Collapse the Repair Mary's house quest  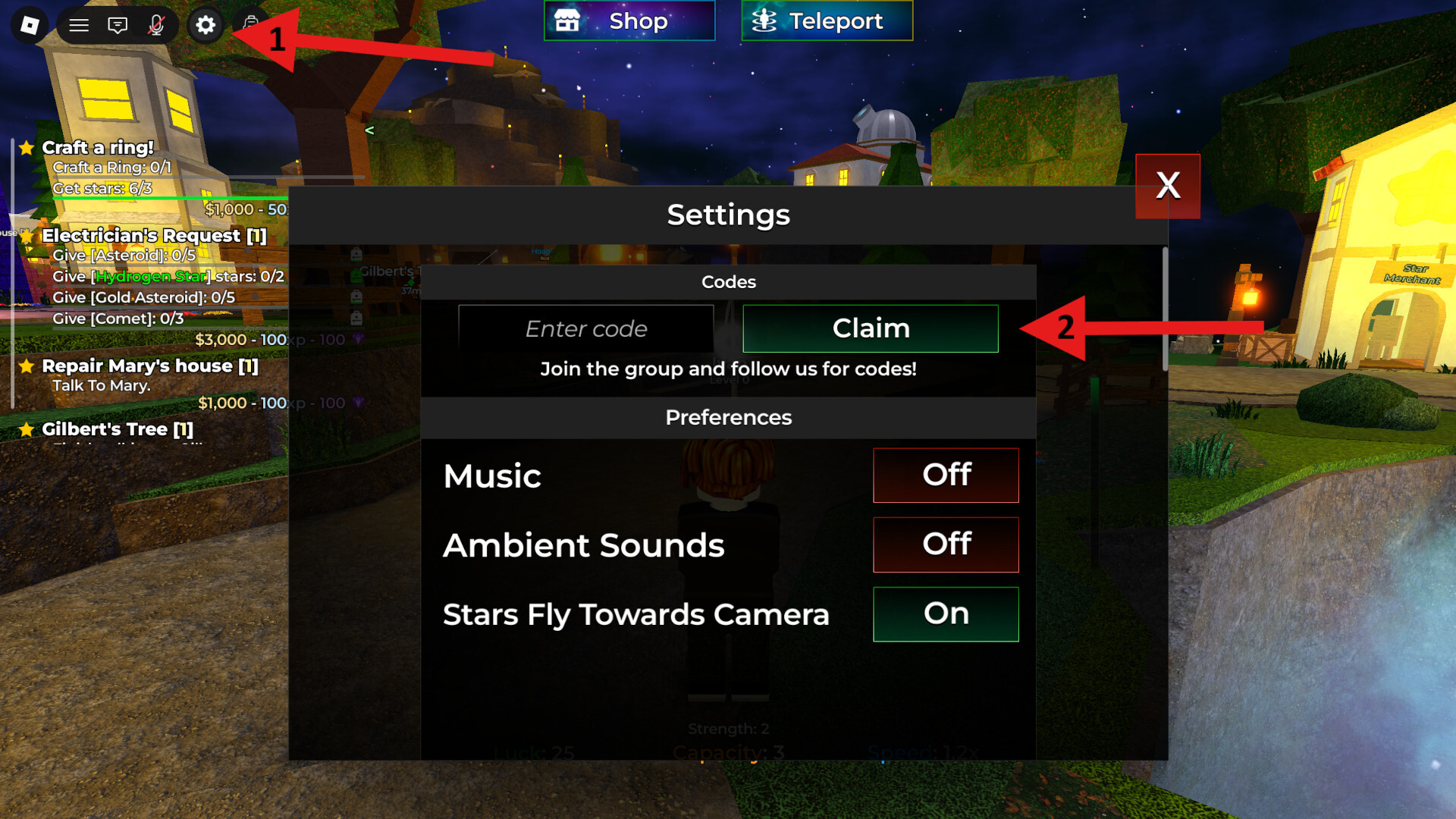(27, 366)
